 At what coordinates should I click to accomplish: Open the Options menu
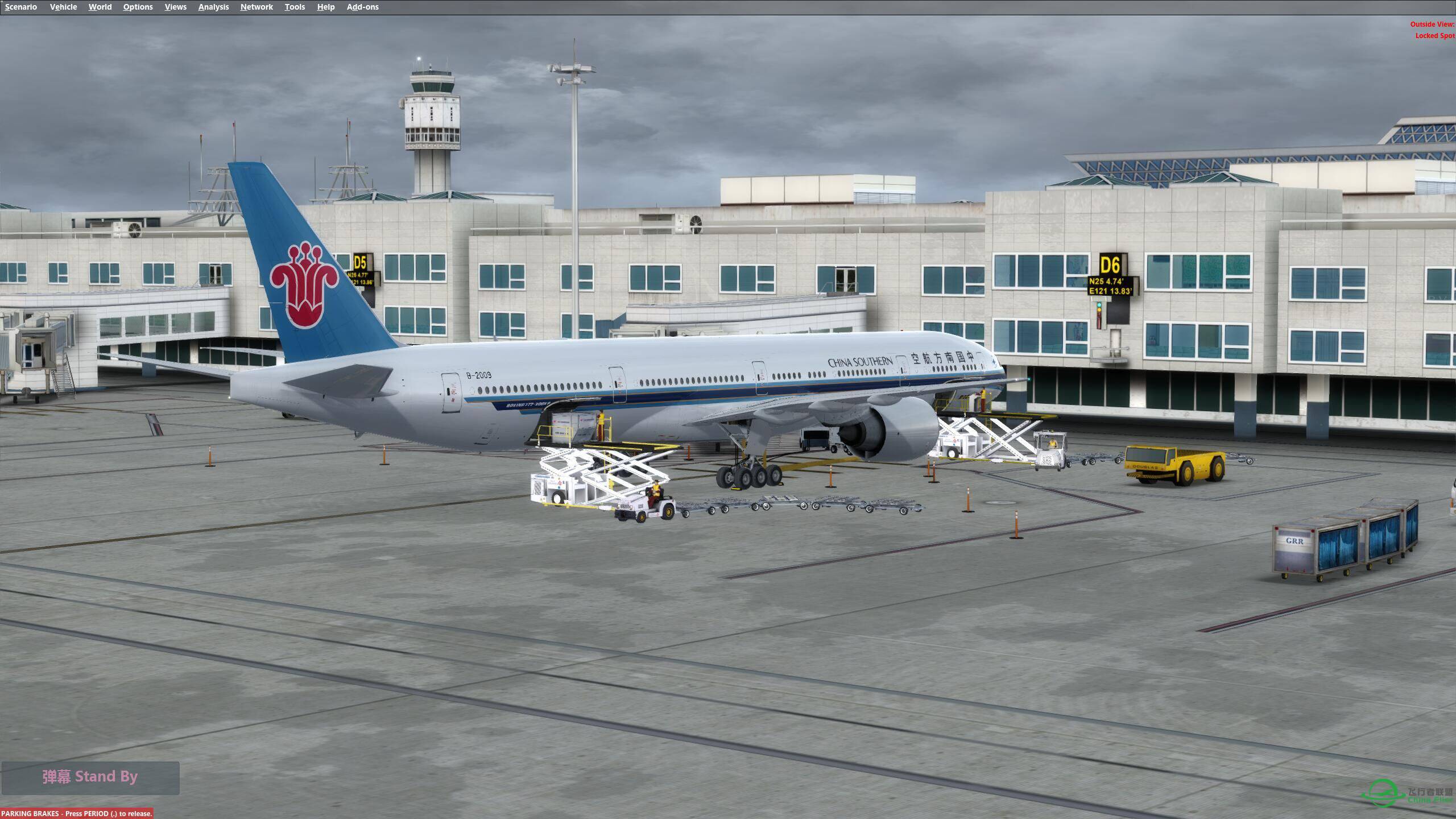click(137, 6)
